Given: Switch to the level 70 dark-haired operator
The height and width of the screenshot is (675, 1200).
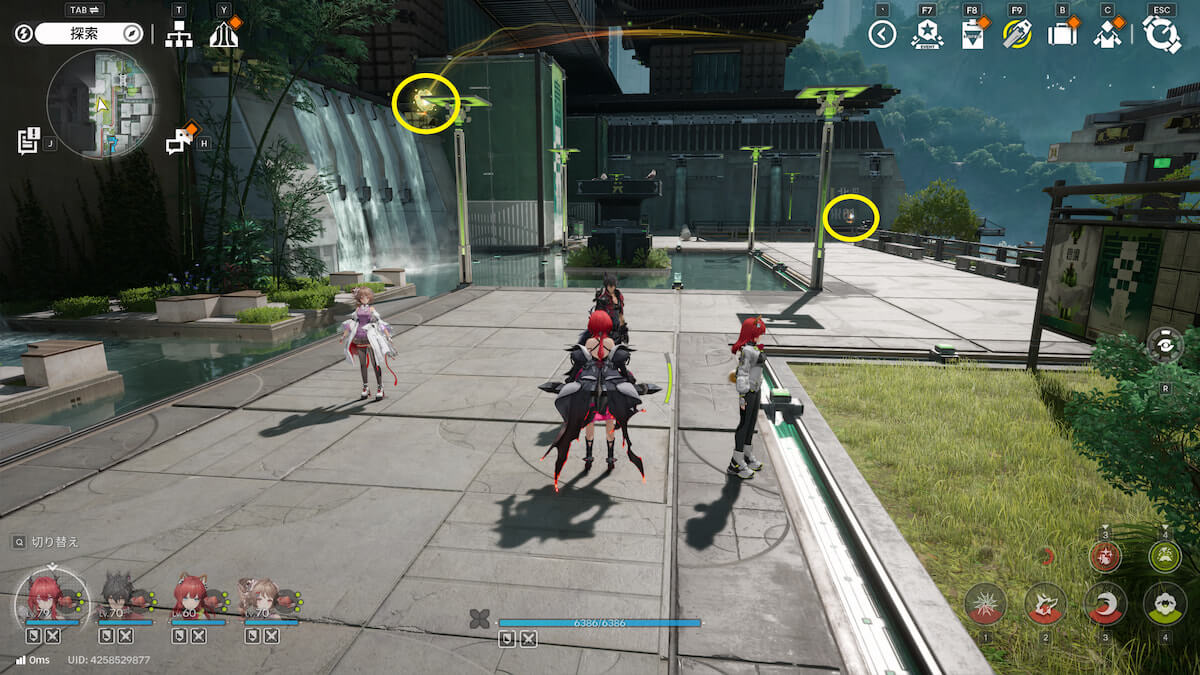Looking at the screenshot, I should coord(119,596).
